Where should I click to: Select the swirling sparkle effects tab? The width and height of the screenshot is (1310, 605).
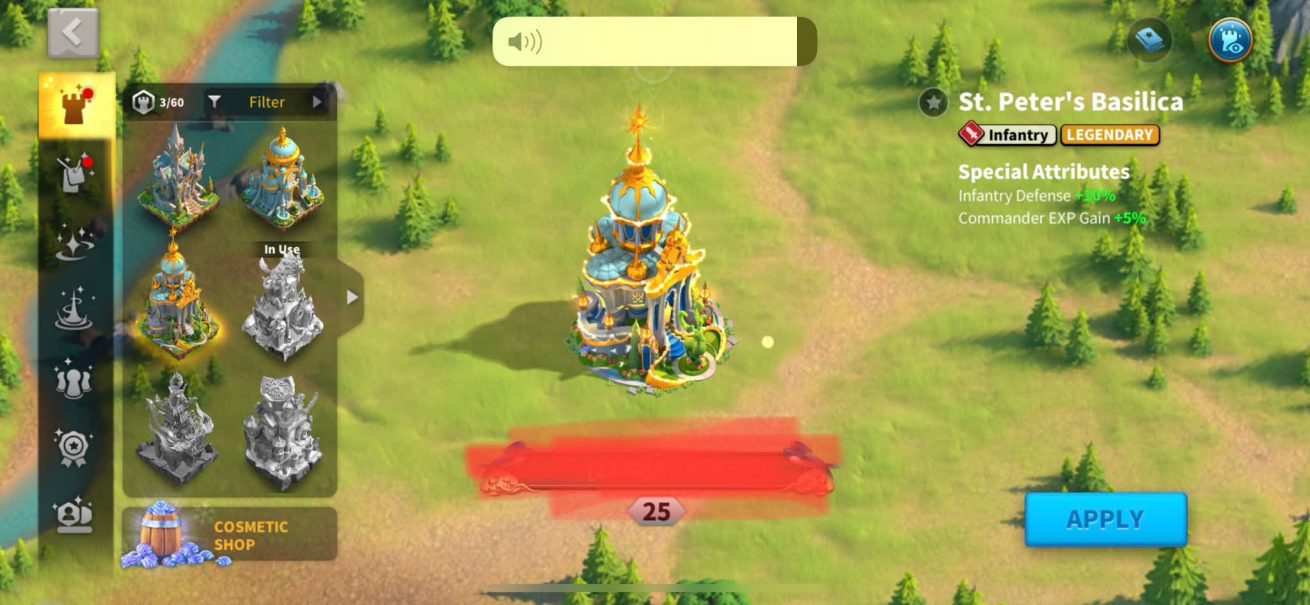pyautogui.click(x=74, y=244)
